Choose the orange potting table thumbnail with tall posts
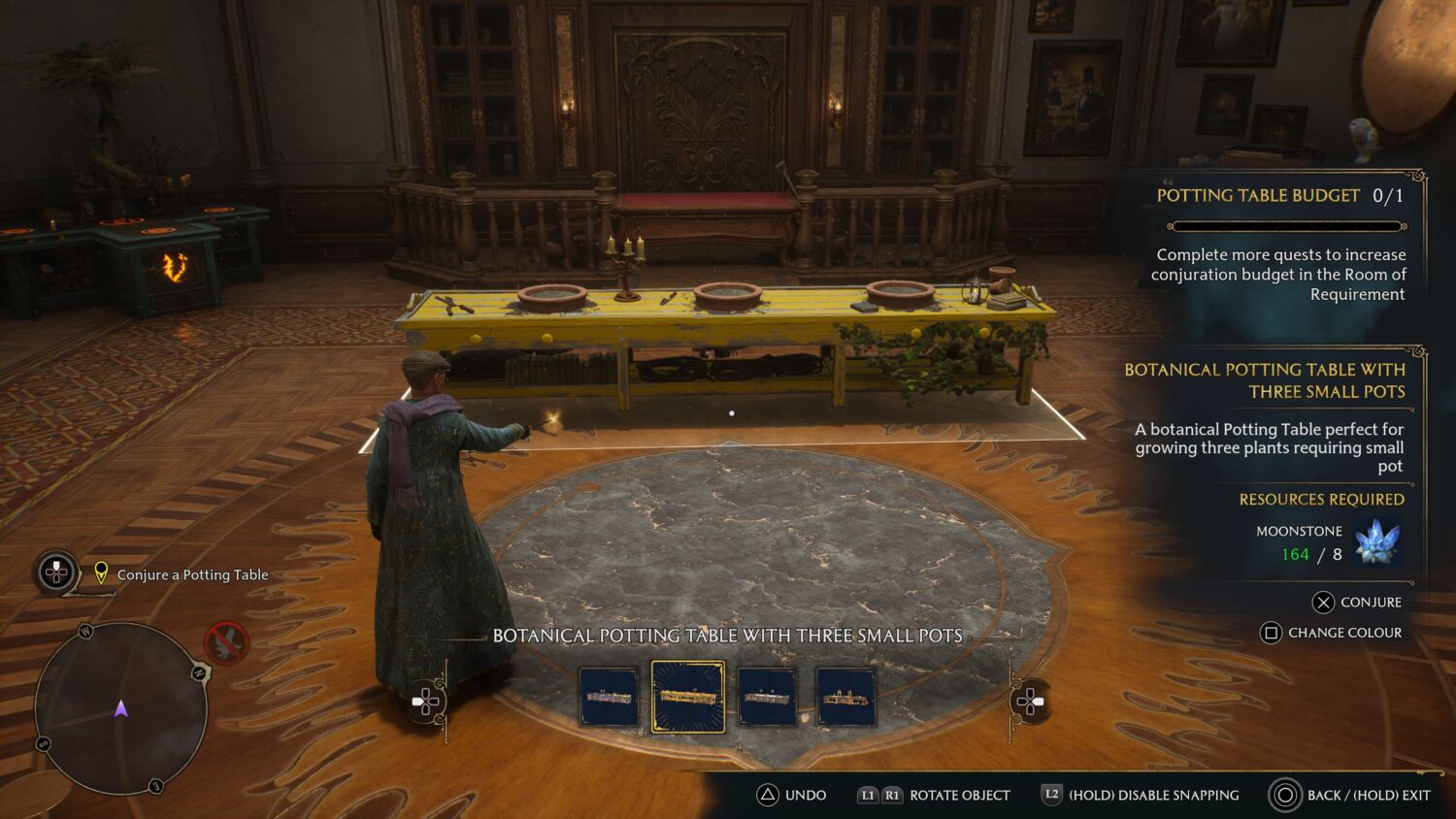The height and width of the screenshot is (819, 1456). (x=845, y=697)
